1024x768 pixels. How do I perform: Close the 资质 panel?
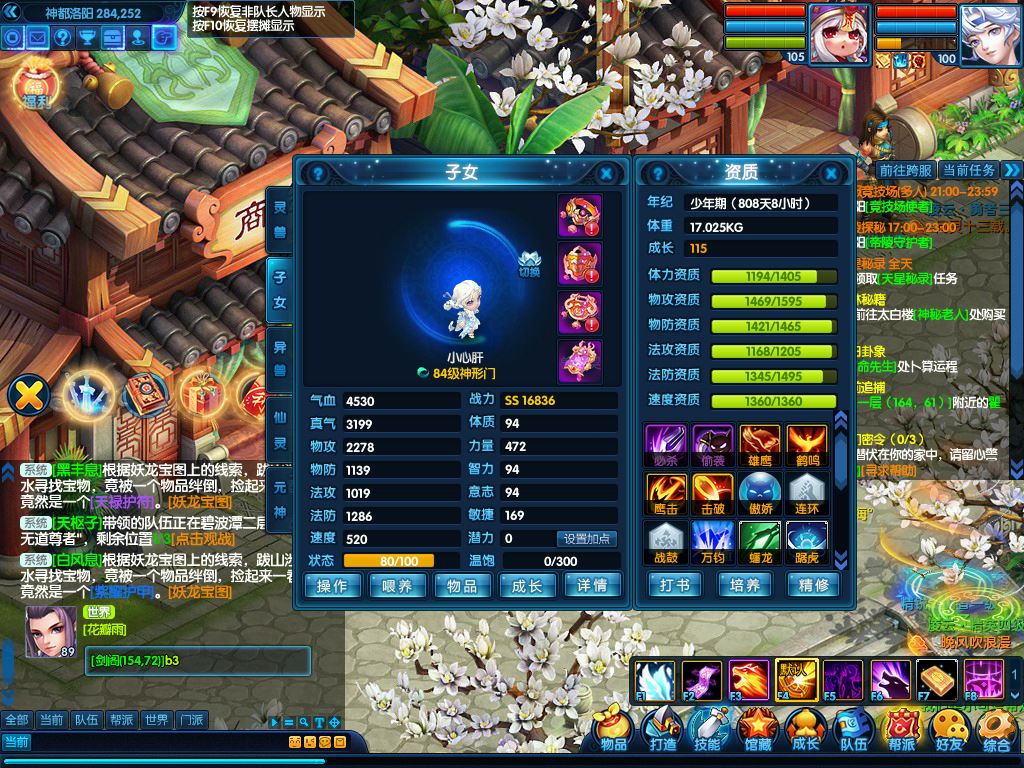pos(832,172)
